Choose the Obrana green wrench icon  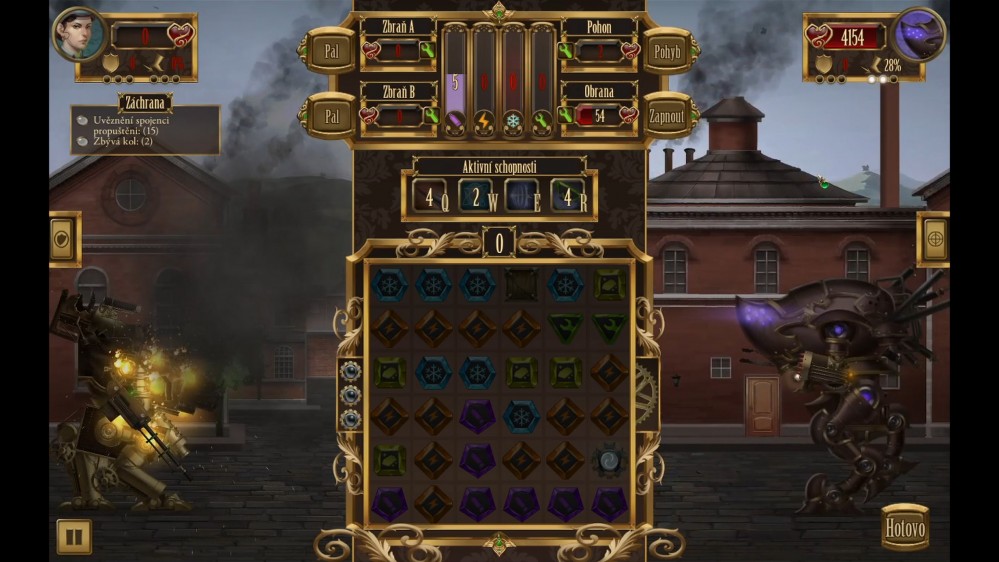[x=565, y=116]
